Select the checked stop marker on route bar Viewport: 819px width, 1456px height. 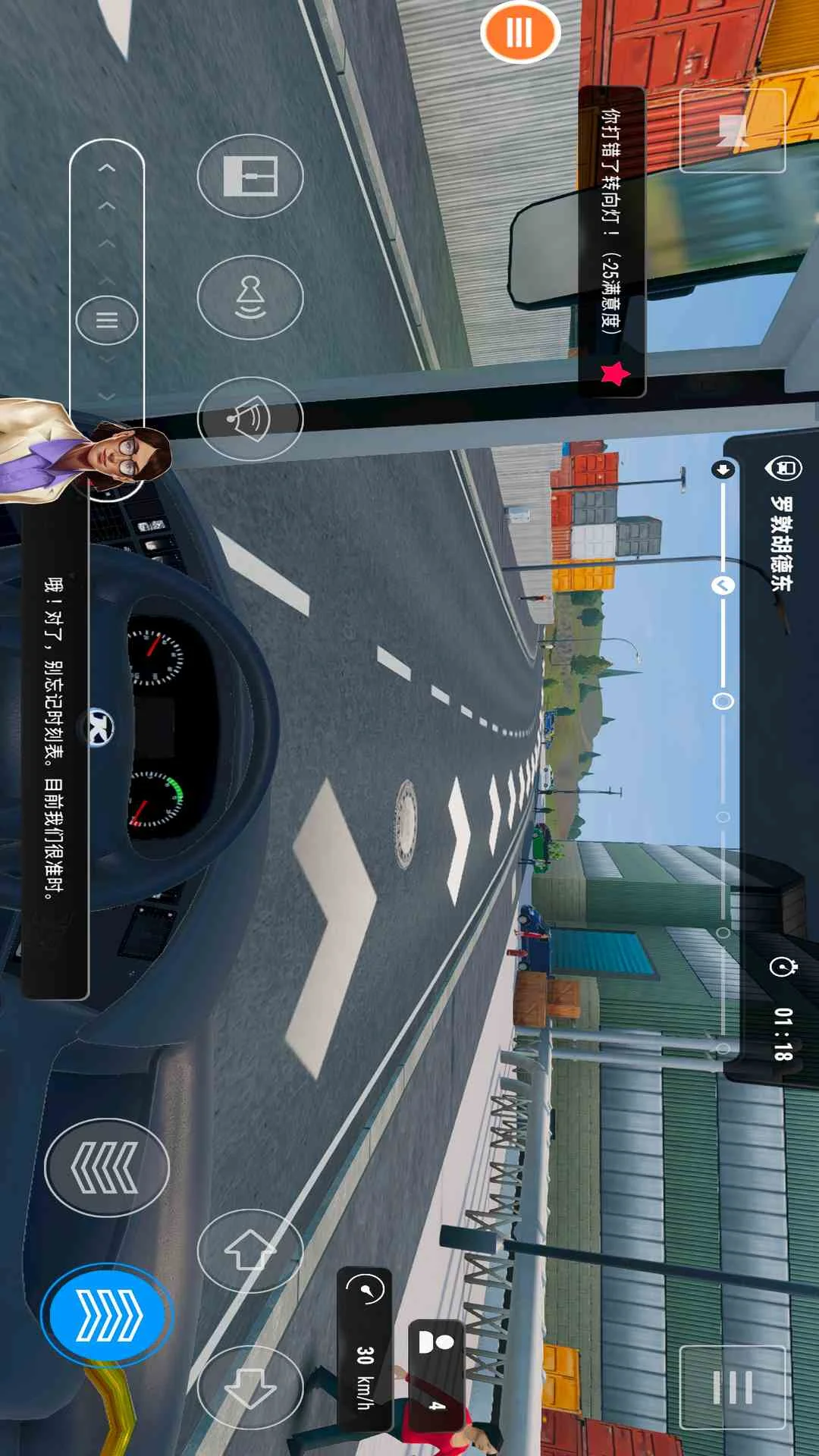coord(723,585)
